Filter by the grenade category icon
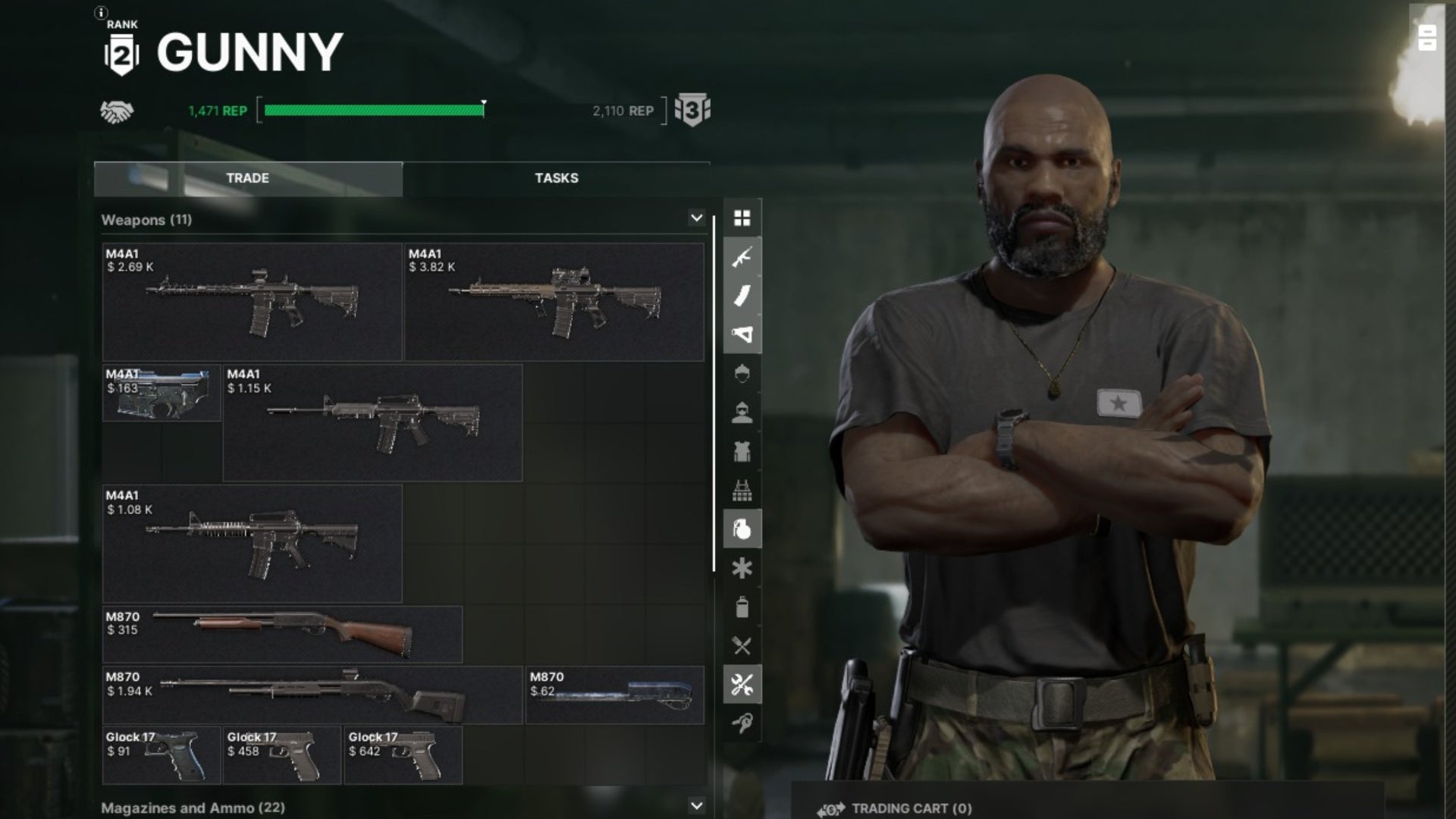Screen dimensions: 1456x819 (x=742, y=529)
